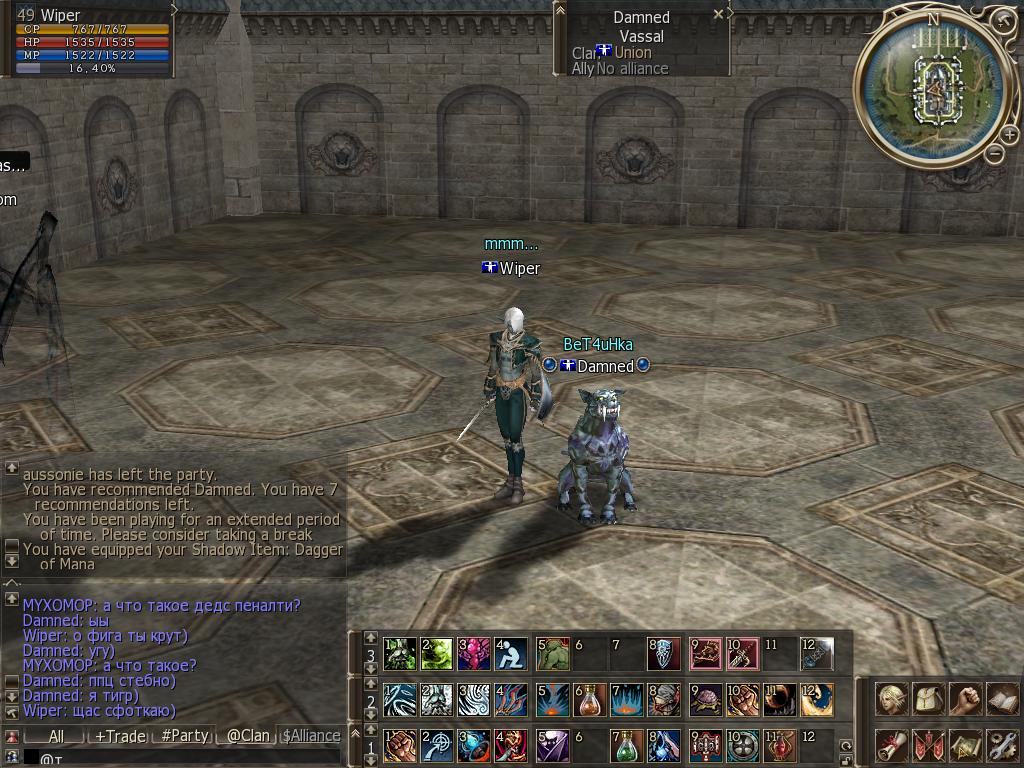Screen dimensions: 1024x768
Task: Close the Damned target window
Action: (718, 14)
